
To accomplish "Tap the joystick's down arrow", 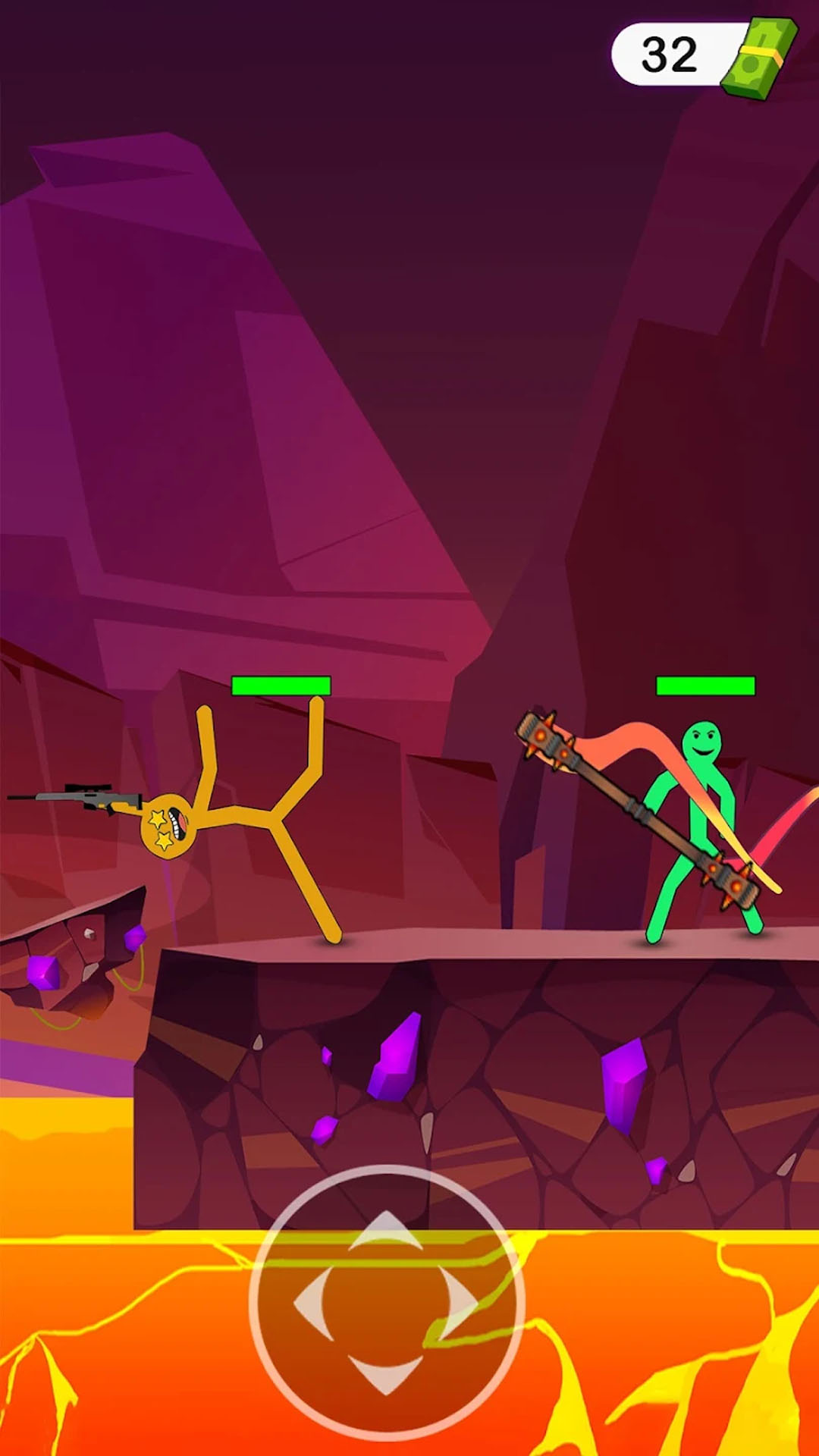I will pyautogui.click(x=386, y=1373).
